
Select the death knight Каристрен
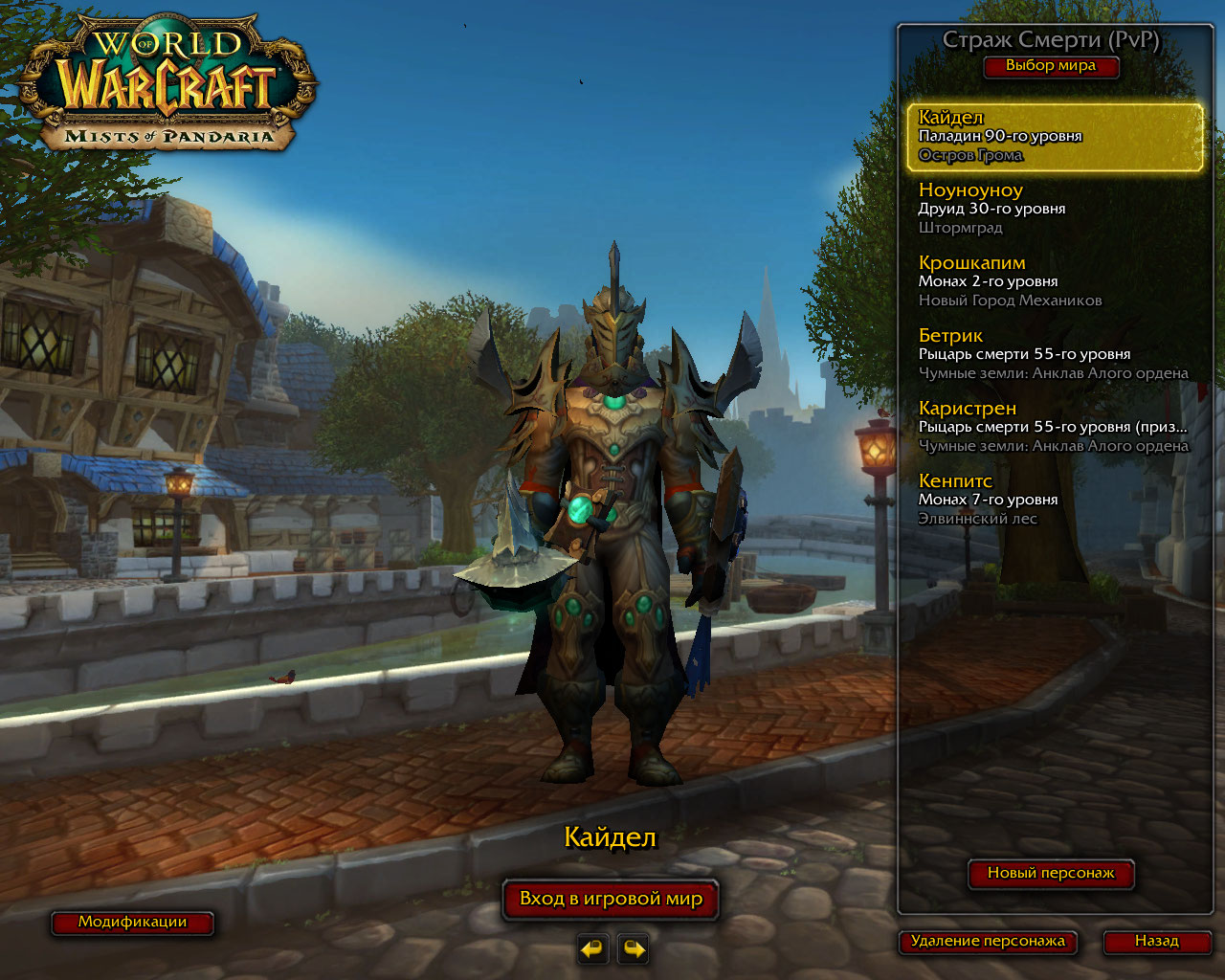pos(1054,427)
